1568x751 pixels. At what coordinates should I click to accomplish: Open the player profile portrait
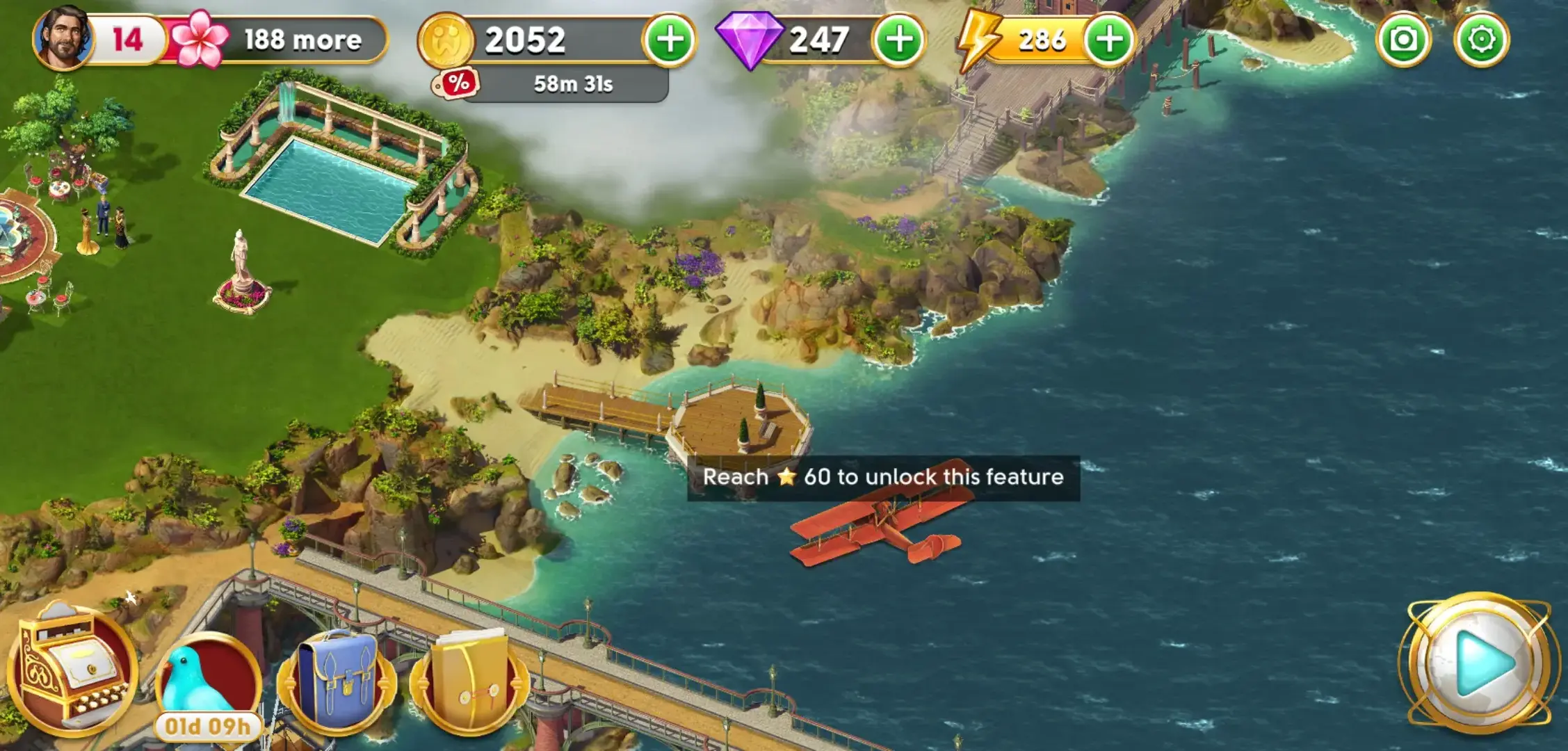pyautogui.click(x=63, y=38)
